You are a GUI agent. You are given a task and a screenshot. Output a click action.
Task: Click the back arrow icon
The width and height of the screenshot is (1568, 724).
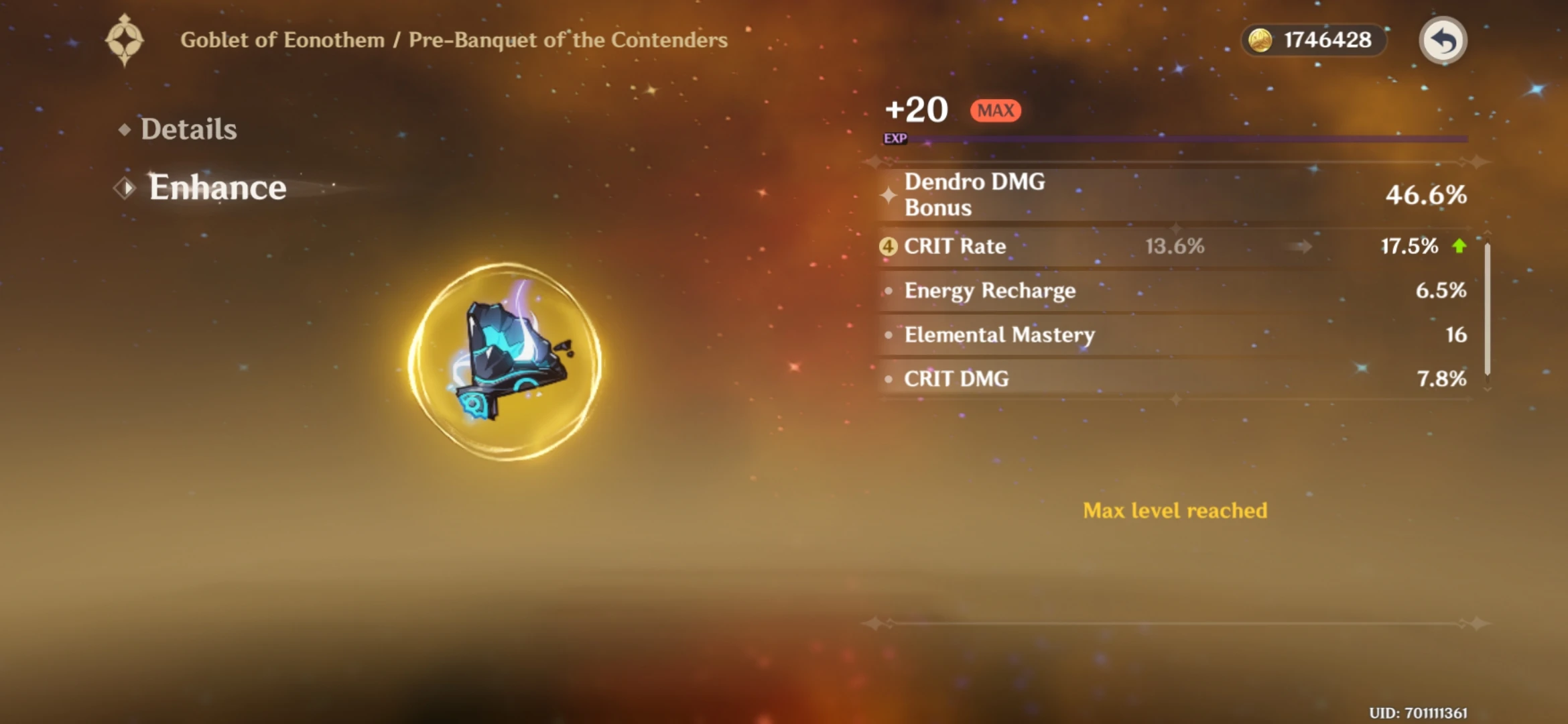click(x=1441, y=41)
